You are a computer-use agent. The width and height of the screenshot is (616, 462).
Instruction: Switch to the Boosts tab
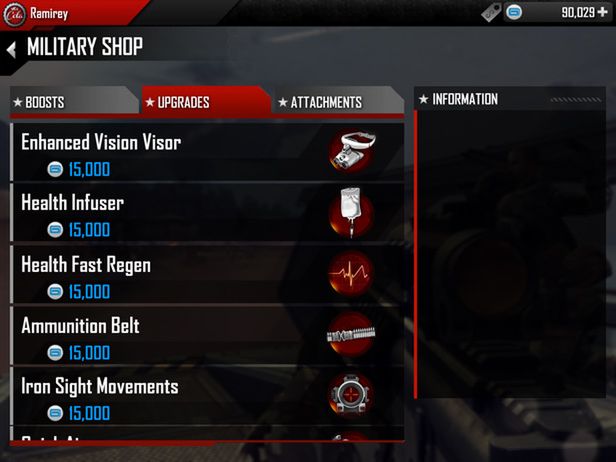[x=70, y=102]
